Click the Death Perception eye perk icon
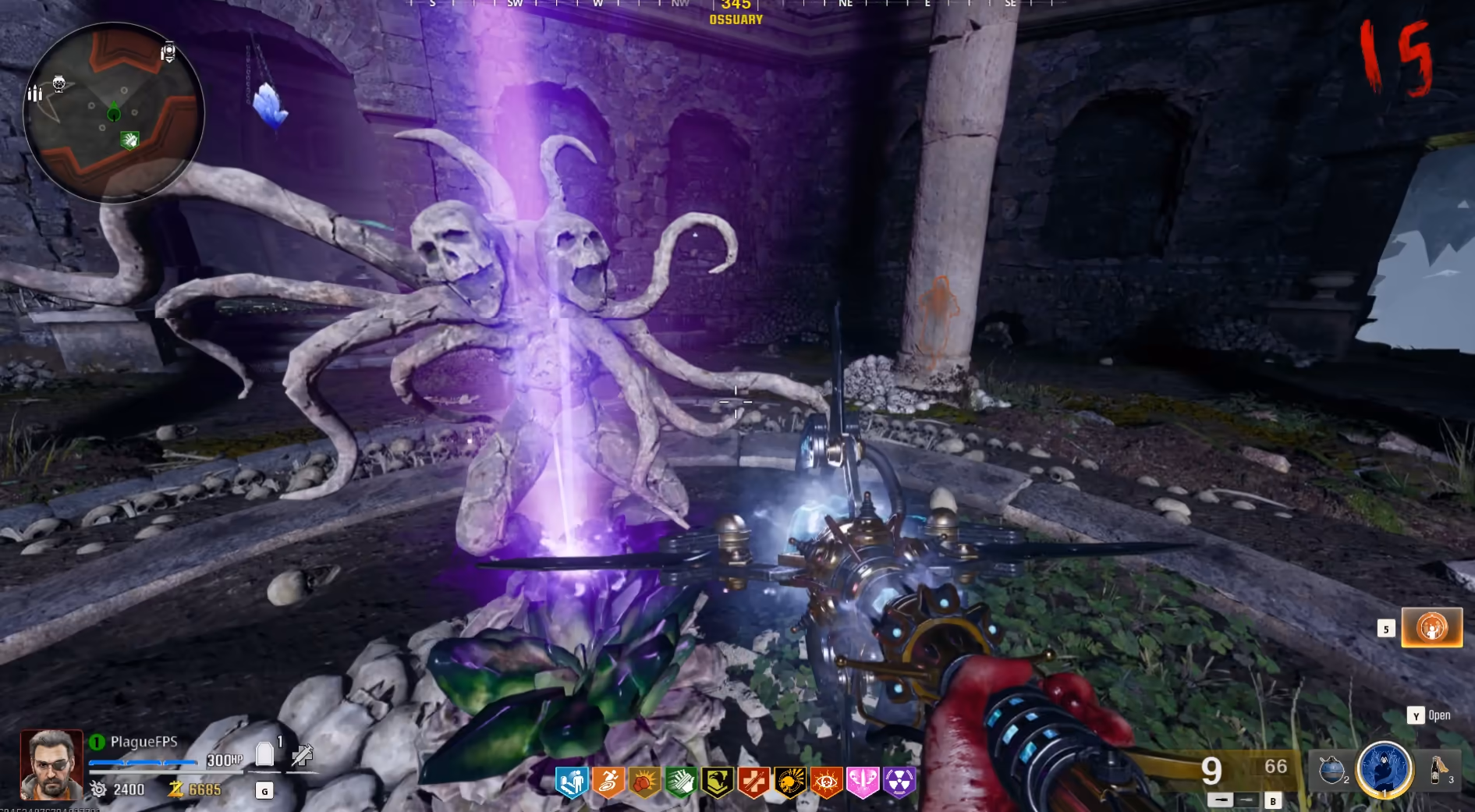1475x812 pixels. (x=826, y=782)
